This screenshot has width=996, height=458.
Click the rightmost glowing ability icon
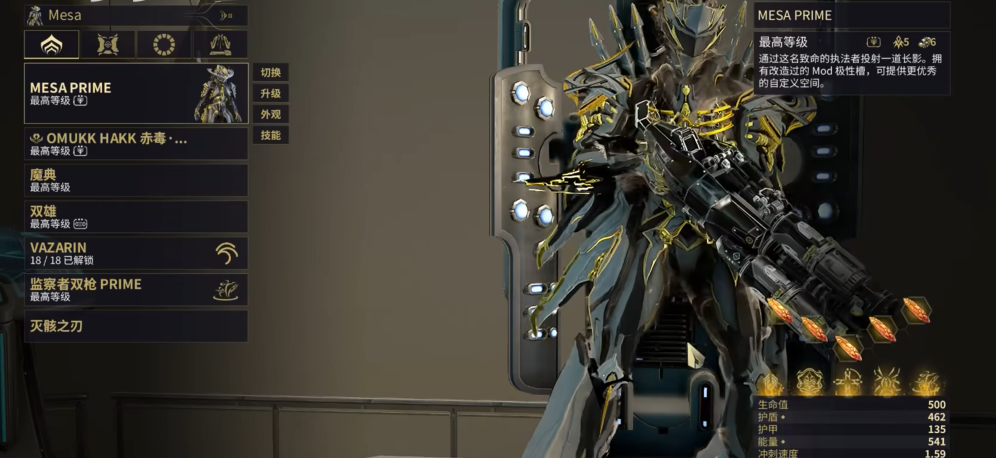tap(926, 382)
